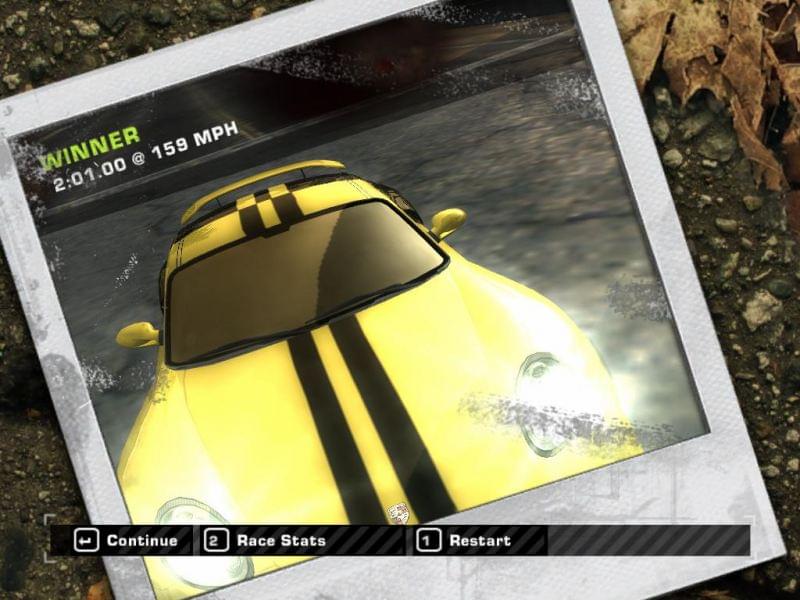
Task: Restart the race
Action: click(466, 541)
